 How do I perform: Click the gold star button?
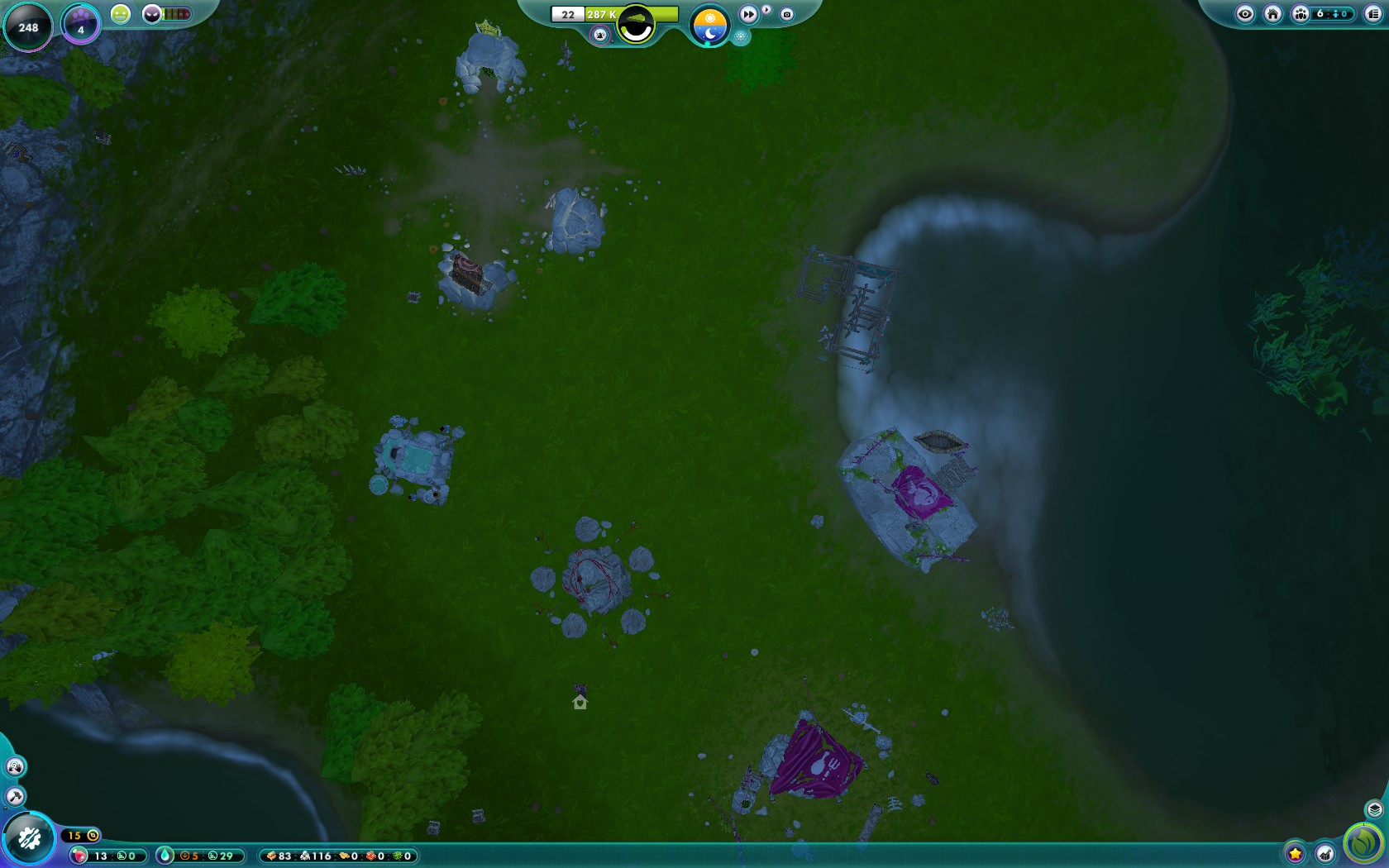[x=1296, y=854]
